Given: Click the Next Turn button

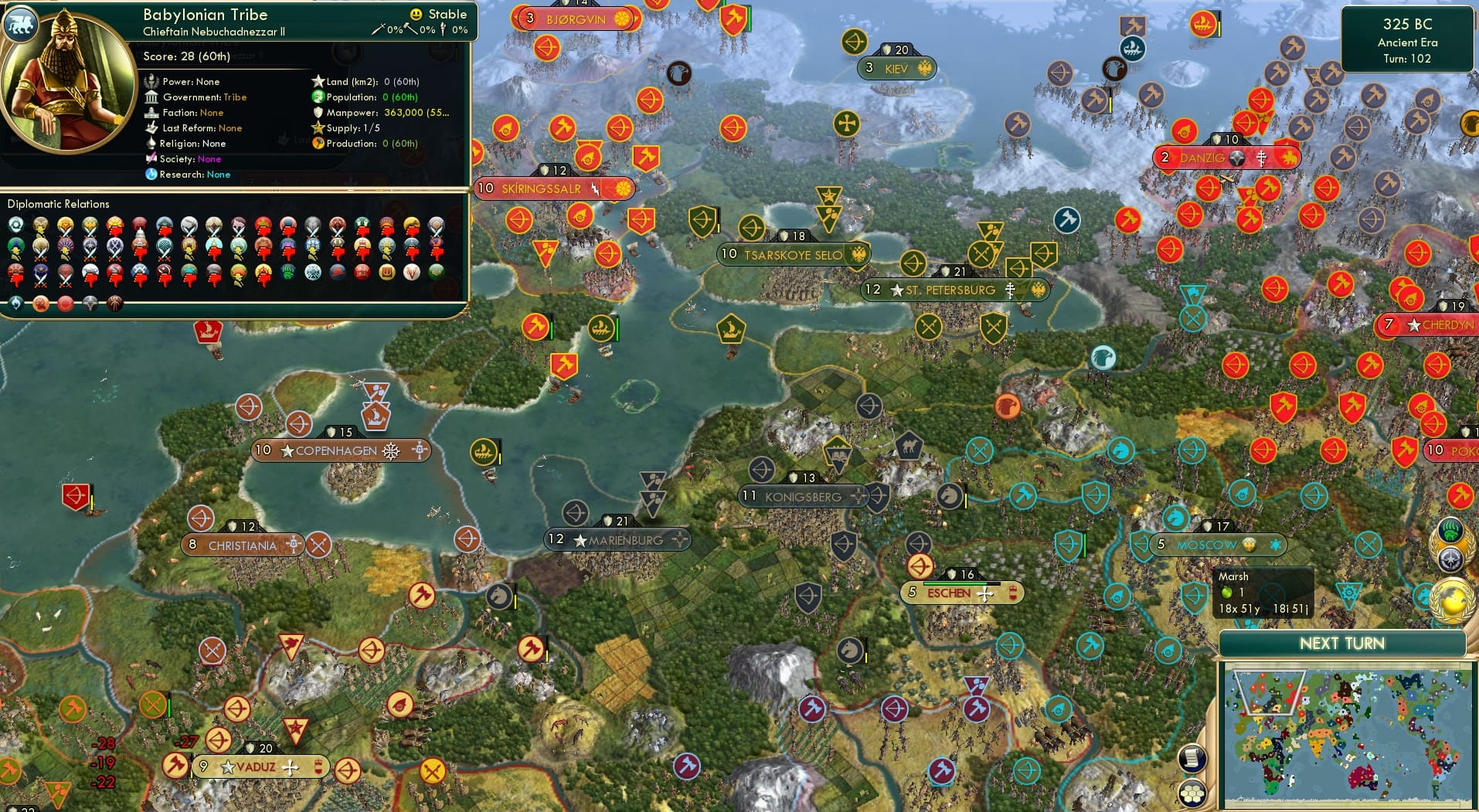Looking at the screenshot, I should coord(1342,643).
